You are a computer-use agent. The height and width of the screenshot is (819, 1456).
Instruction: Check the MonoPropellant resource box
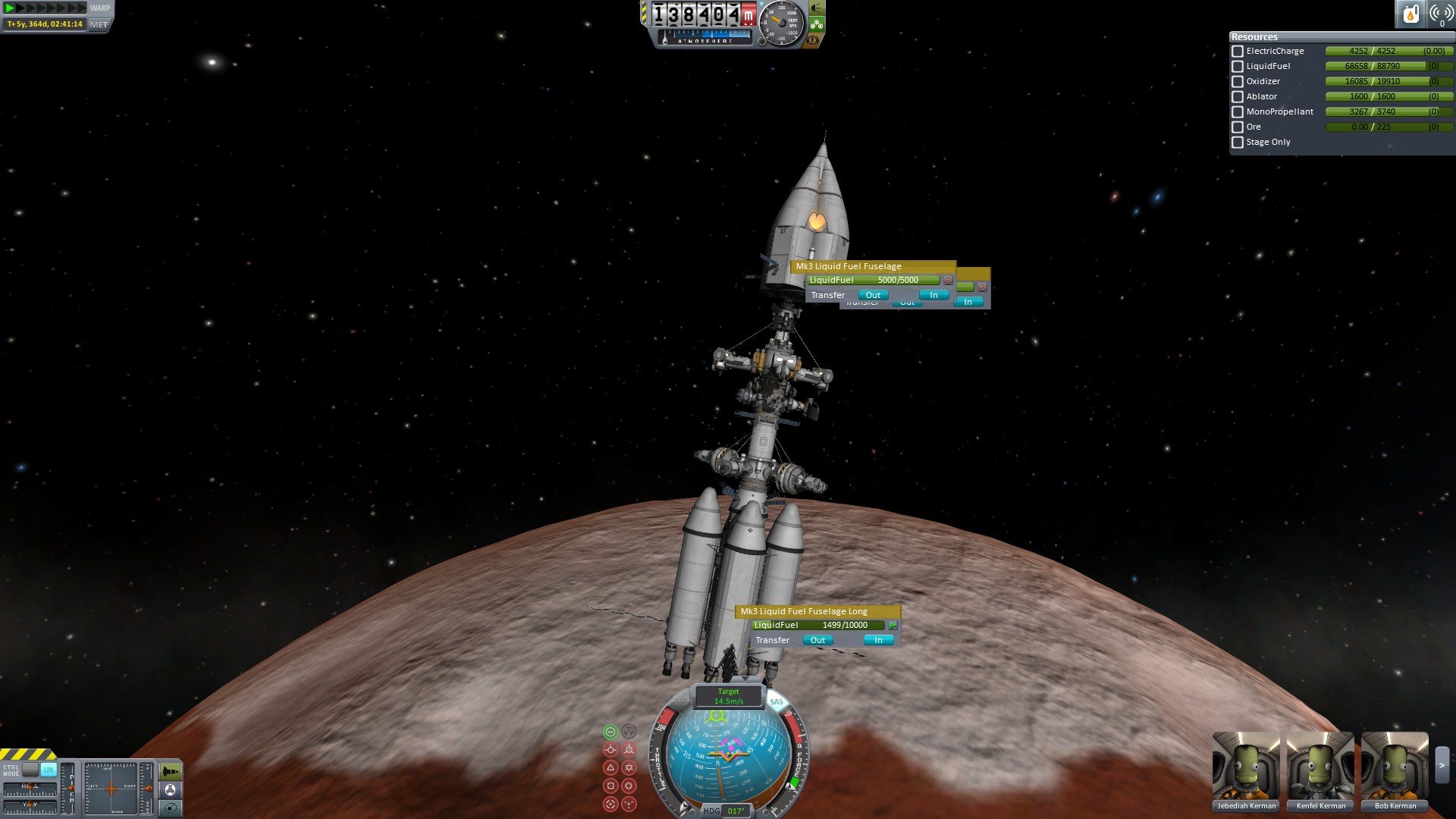click(1238, 112)
